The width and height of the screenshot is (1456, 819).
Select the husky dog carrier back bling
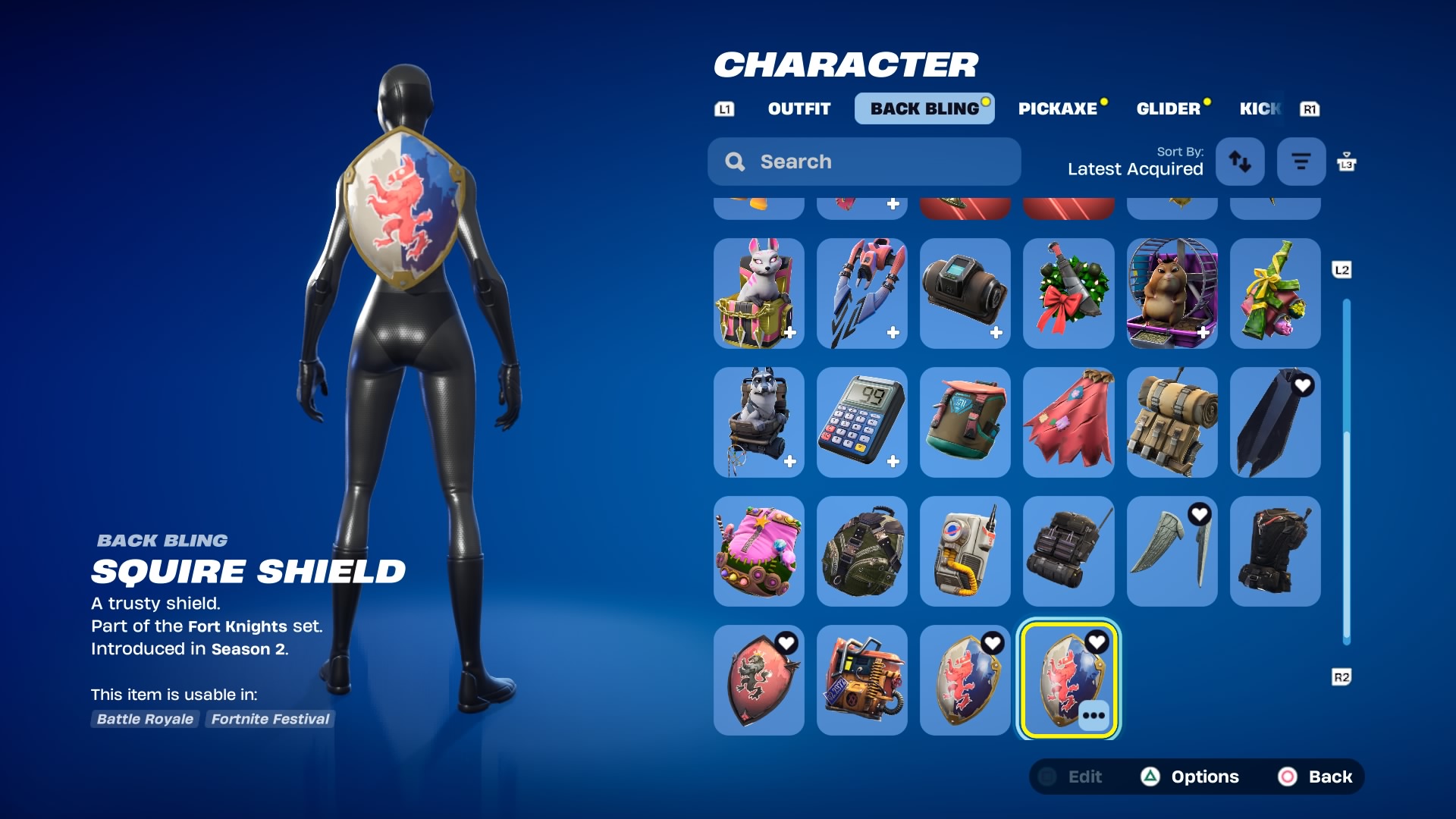tap(758, 422)
